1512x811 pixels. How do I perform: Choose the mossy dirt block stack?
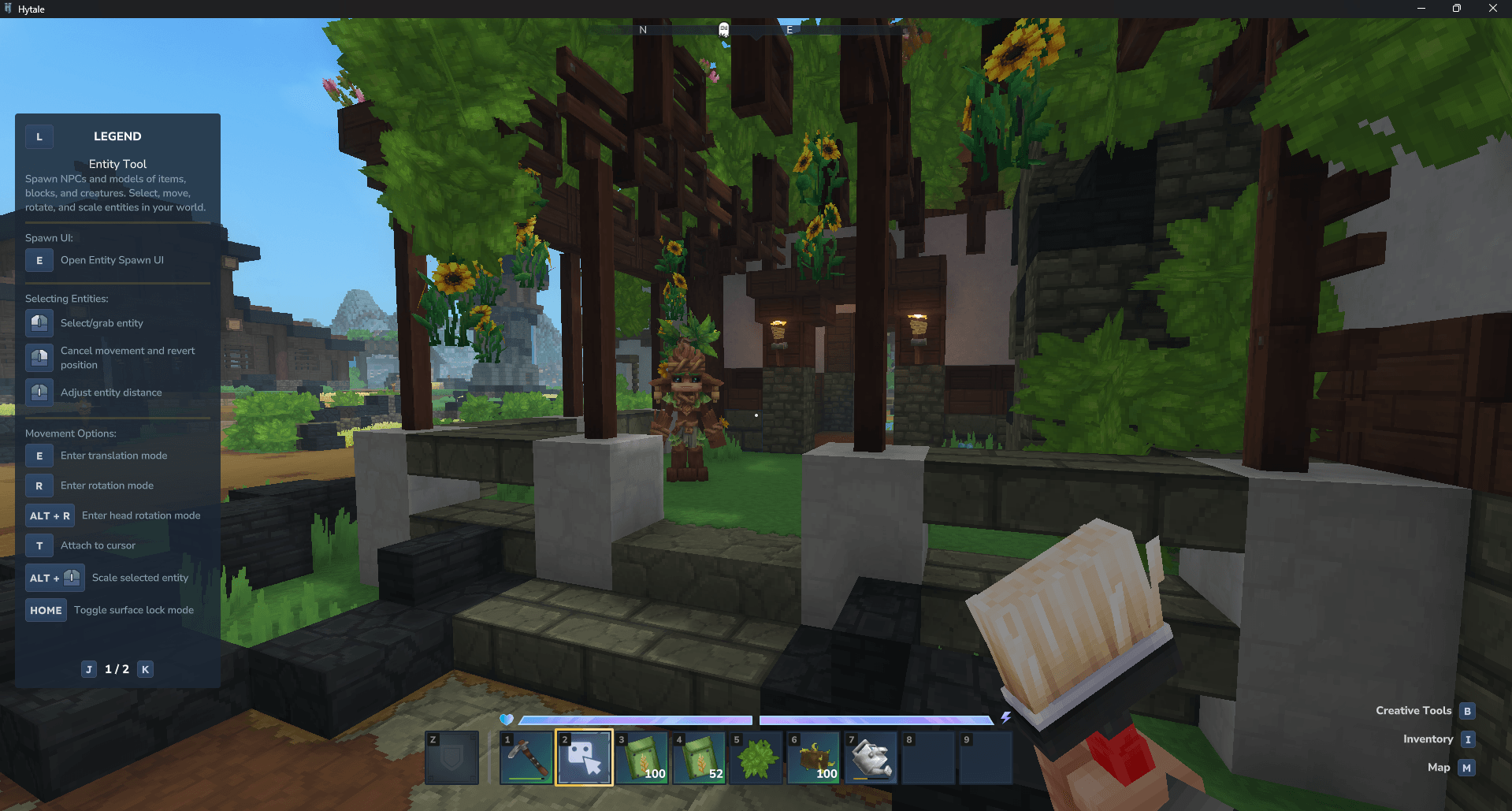click(814, 757)
